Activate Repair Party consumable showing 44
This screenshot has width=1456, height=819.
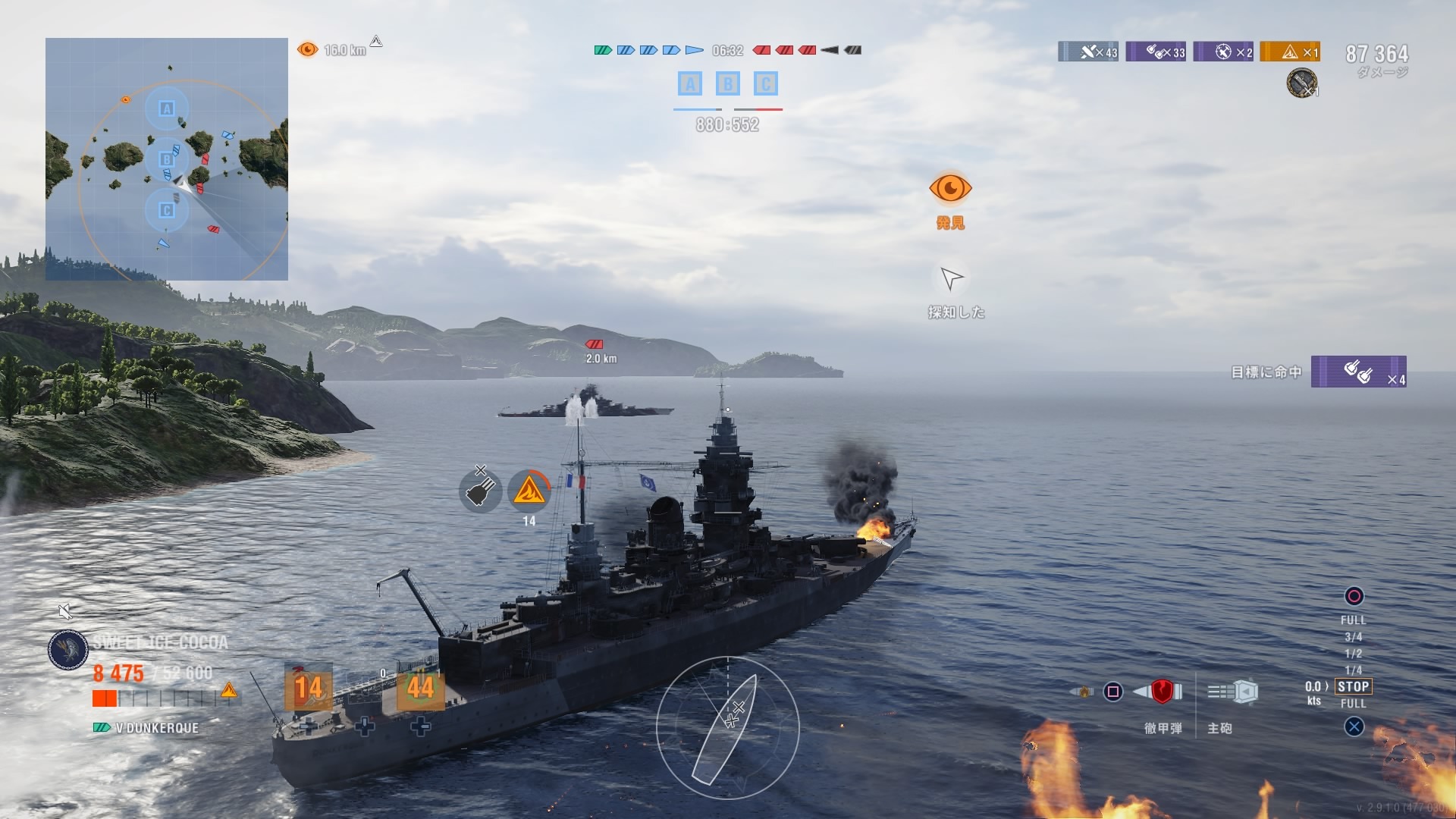point(420,689)
